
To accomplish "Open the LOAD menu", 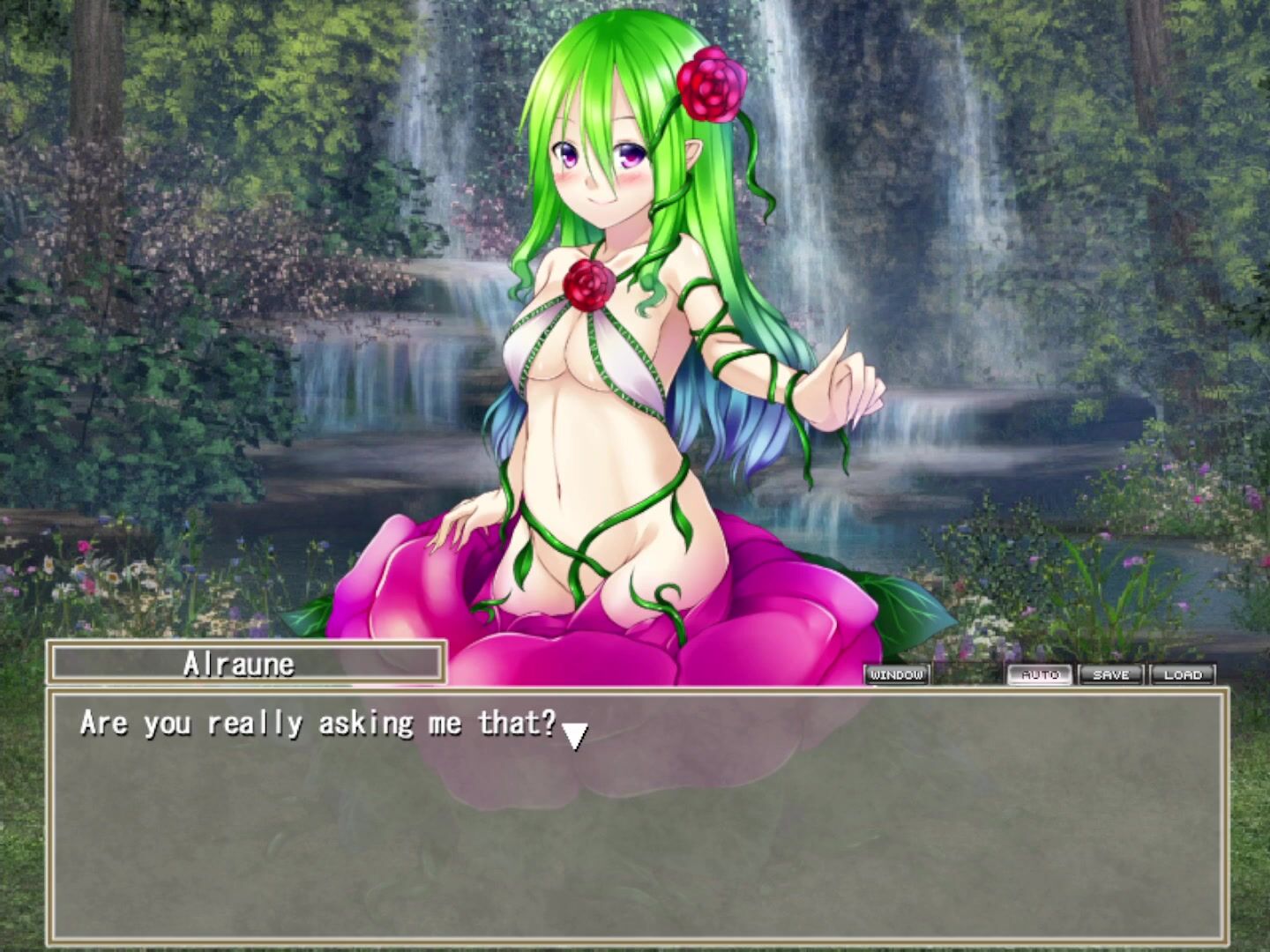I will coord(1183,675).
